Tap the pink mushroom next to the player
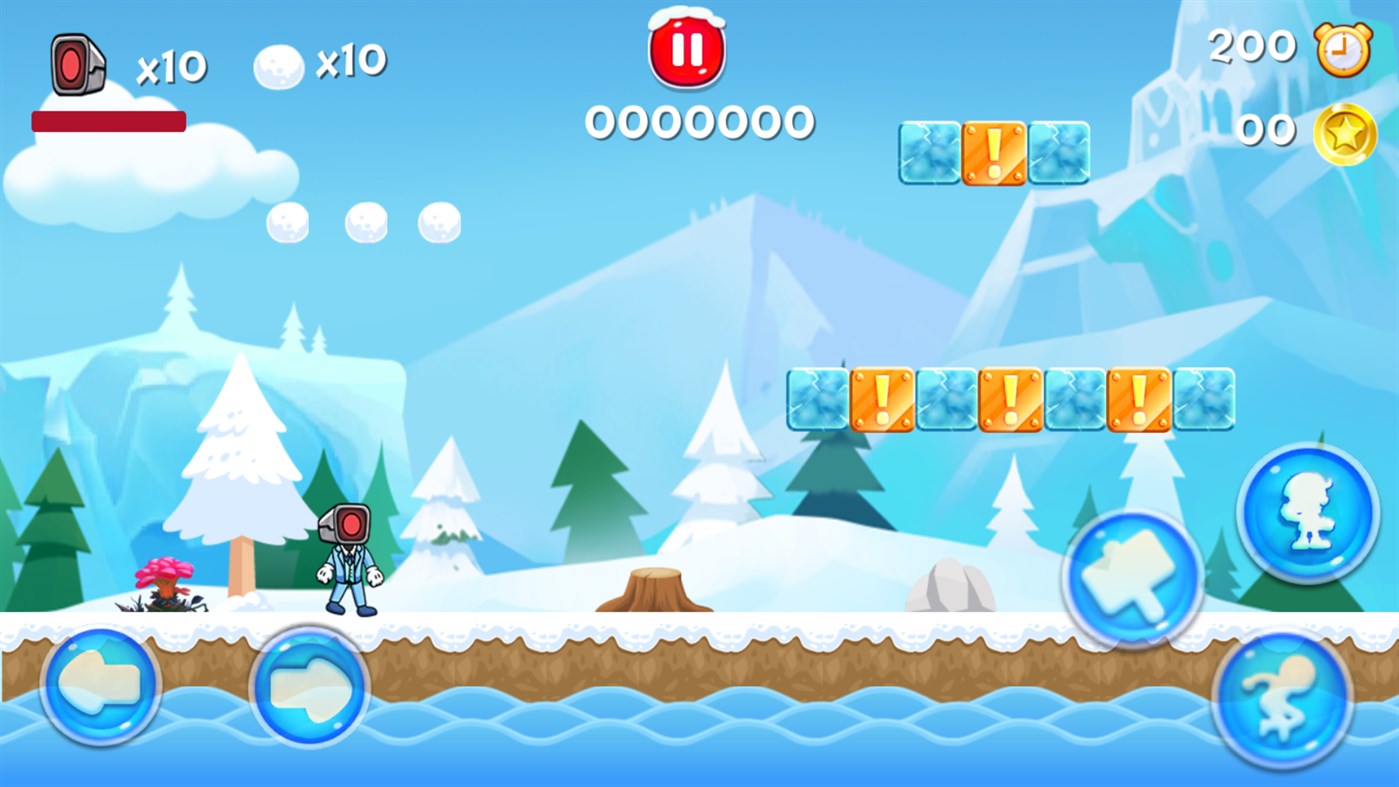 (x=165, y=575)
